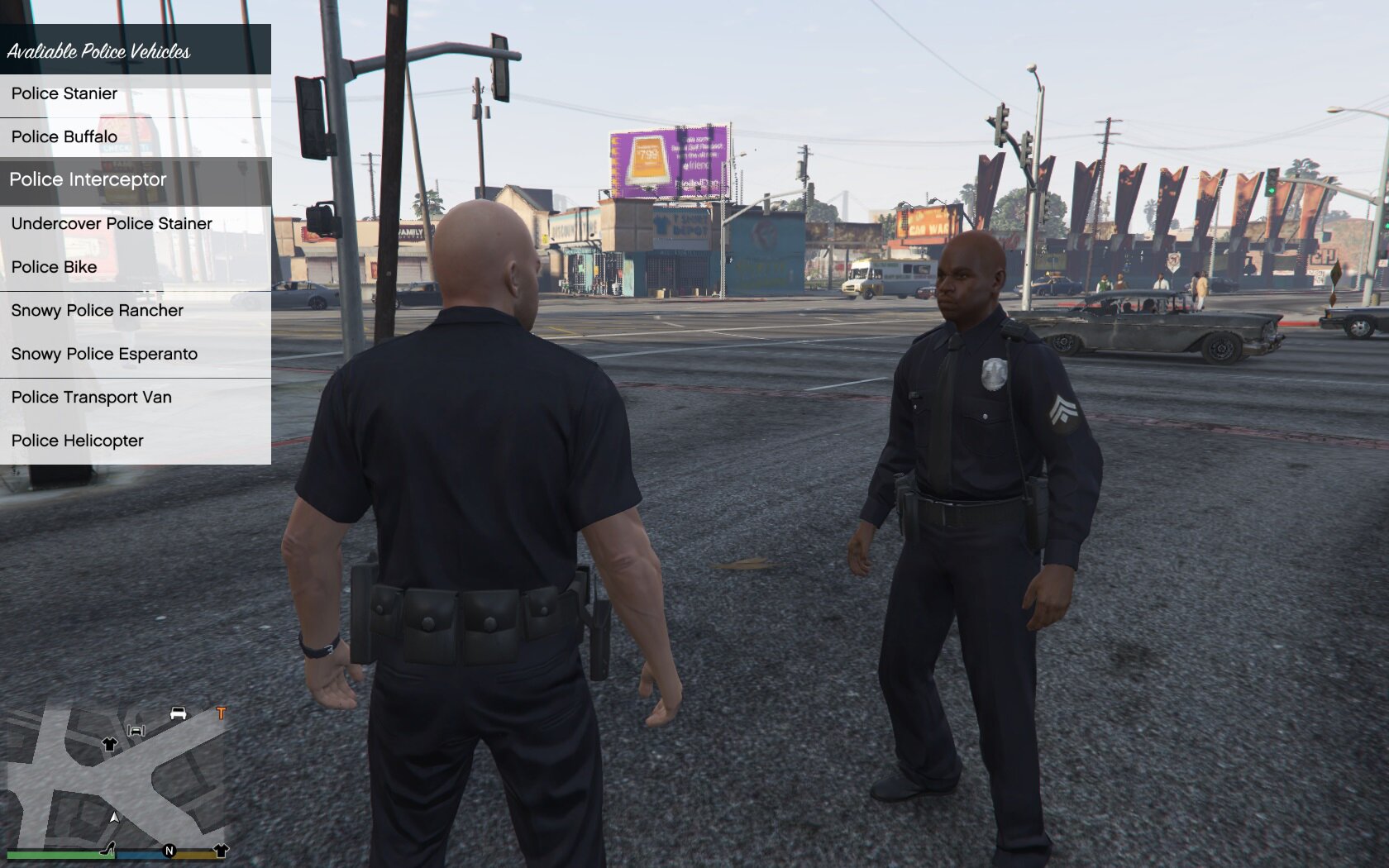The height and width of the screenshot is (868, 1389).
Task: Click the high heel blip on minimap
Action: click(x=107, y=849)
